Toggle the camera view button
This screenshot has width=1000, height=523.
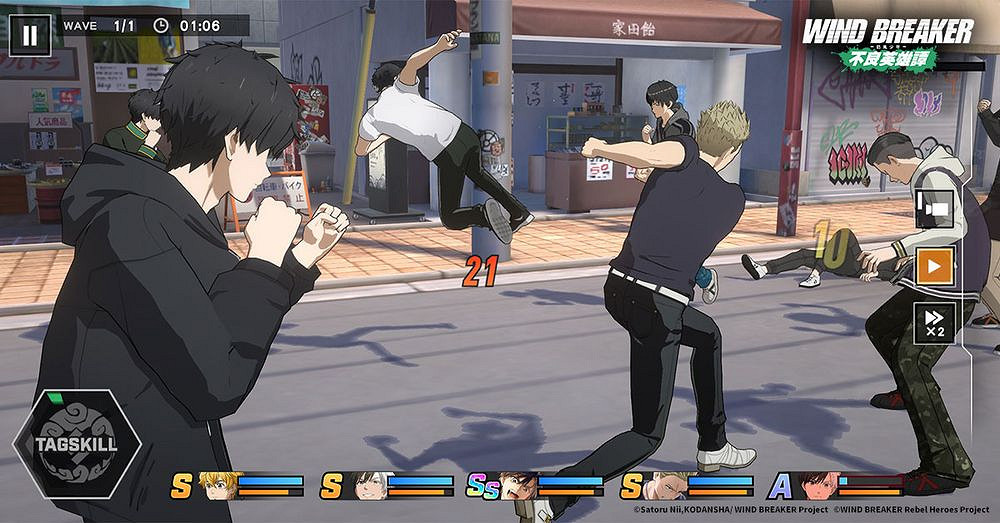pyautogui.click(x=935, y=209)
